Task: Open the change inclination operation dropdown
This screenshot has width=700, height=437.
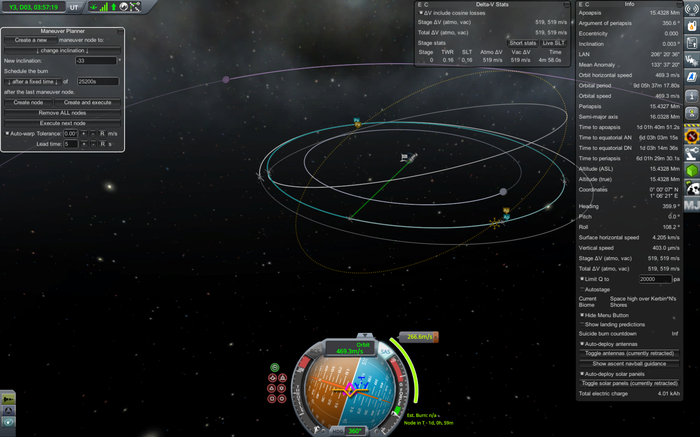Action: (61, 49)
